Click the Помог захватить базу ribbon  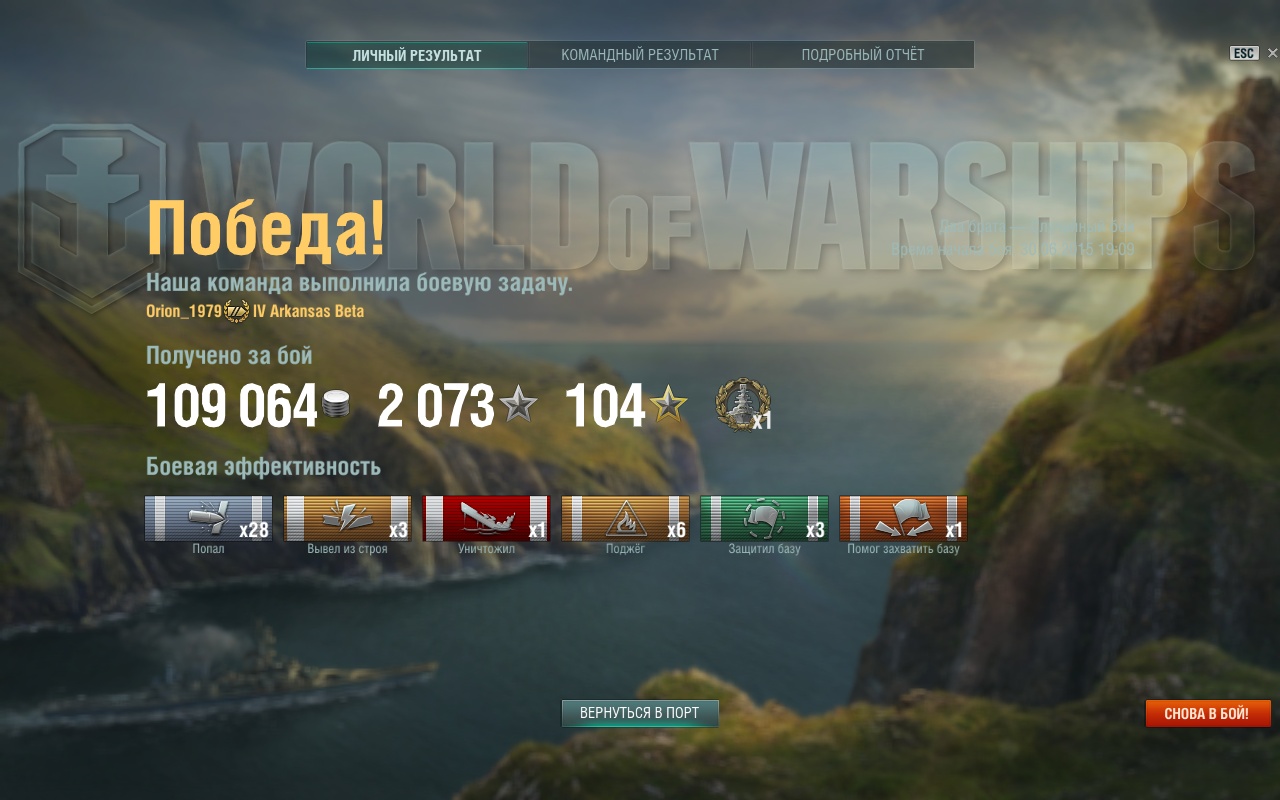[903, 518]
